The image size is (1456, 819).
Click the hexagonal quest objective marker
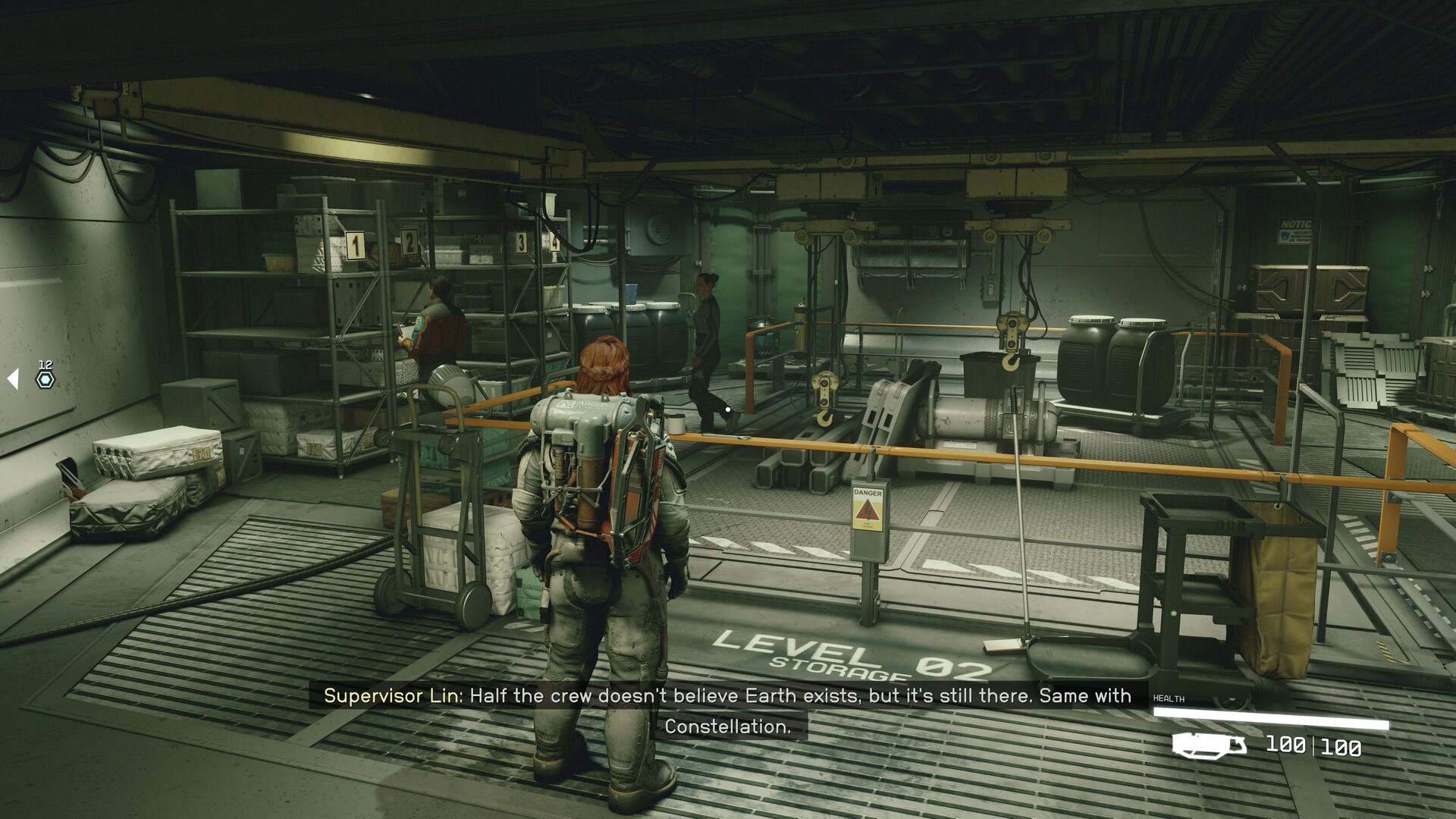point(45,380)
